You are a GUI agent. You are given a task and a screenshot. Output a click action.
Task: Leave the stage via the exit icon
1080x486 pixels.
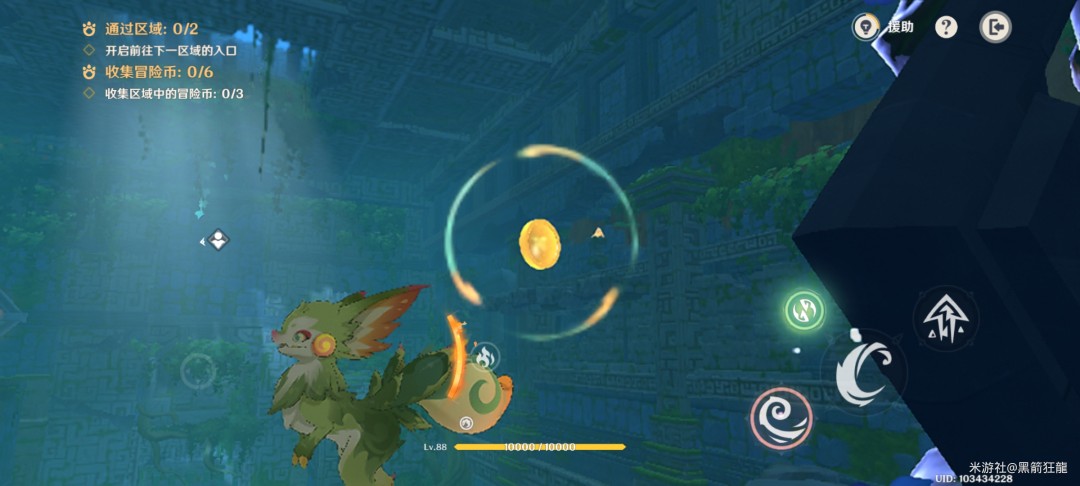(x=995, y=27)
